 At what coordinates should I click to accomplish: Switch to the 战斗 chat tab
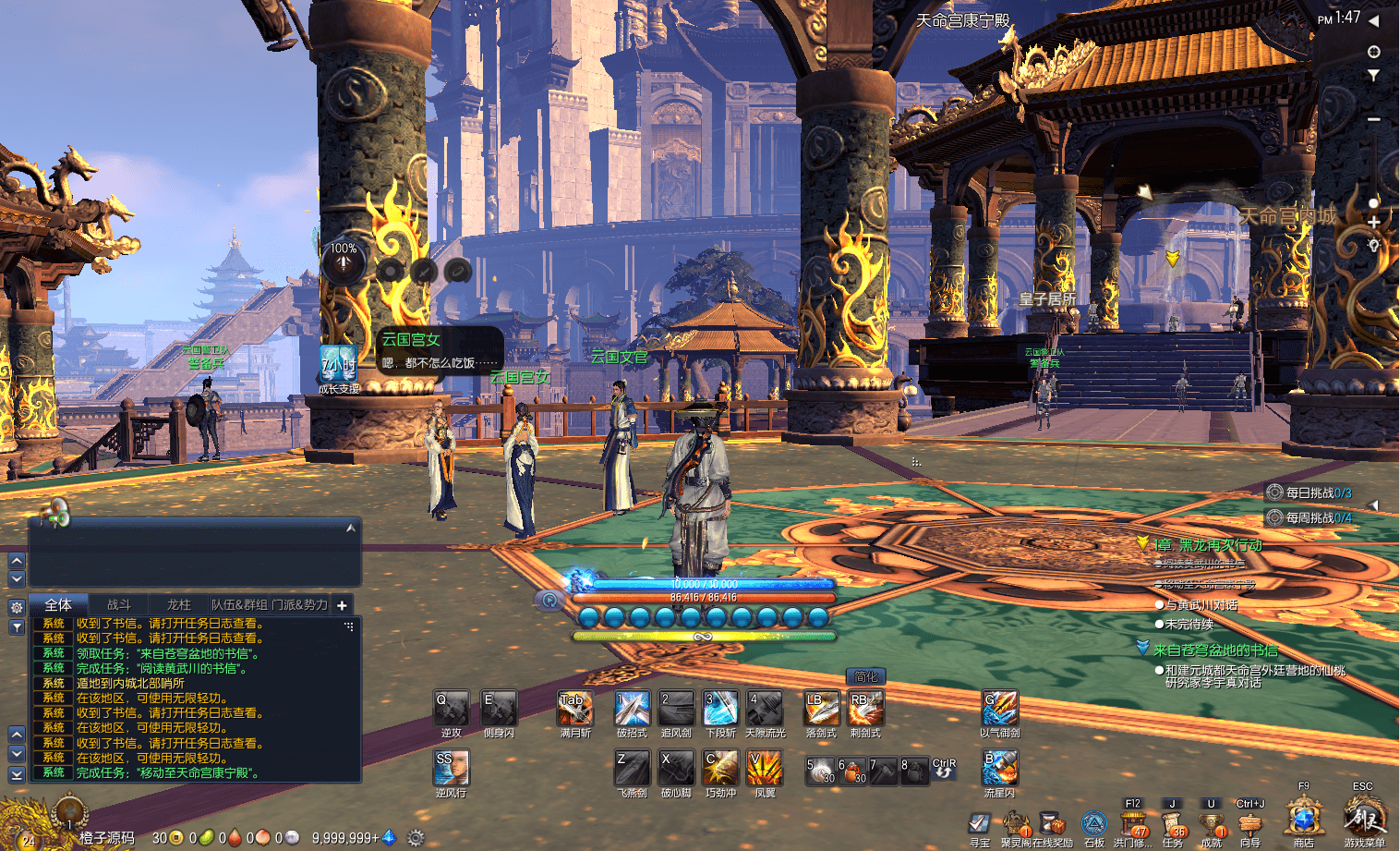click(x=119, y=605)
